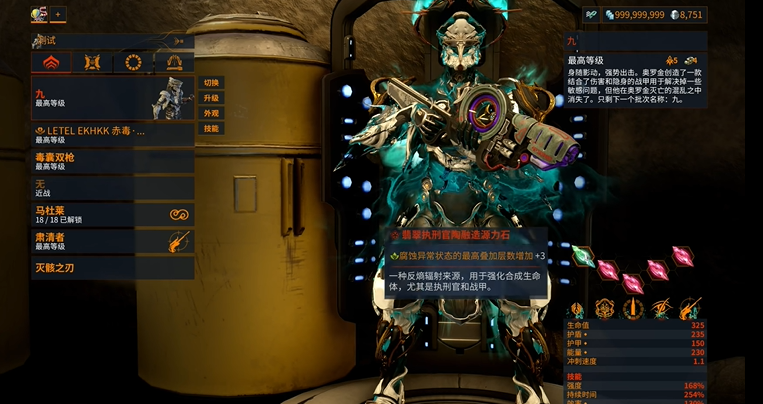Screen dimensions: 763x404
Task: Open the 升级 upgrade option
Action: (x=211, y=98)
